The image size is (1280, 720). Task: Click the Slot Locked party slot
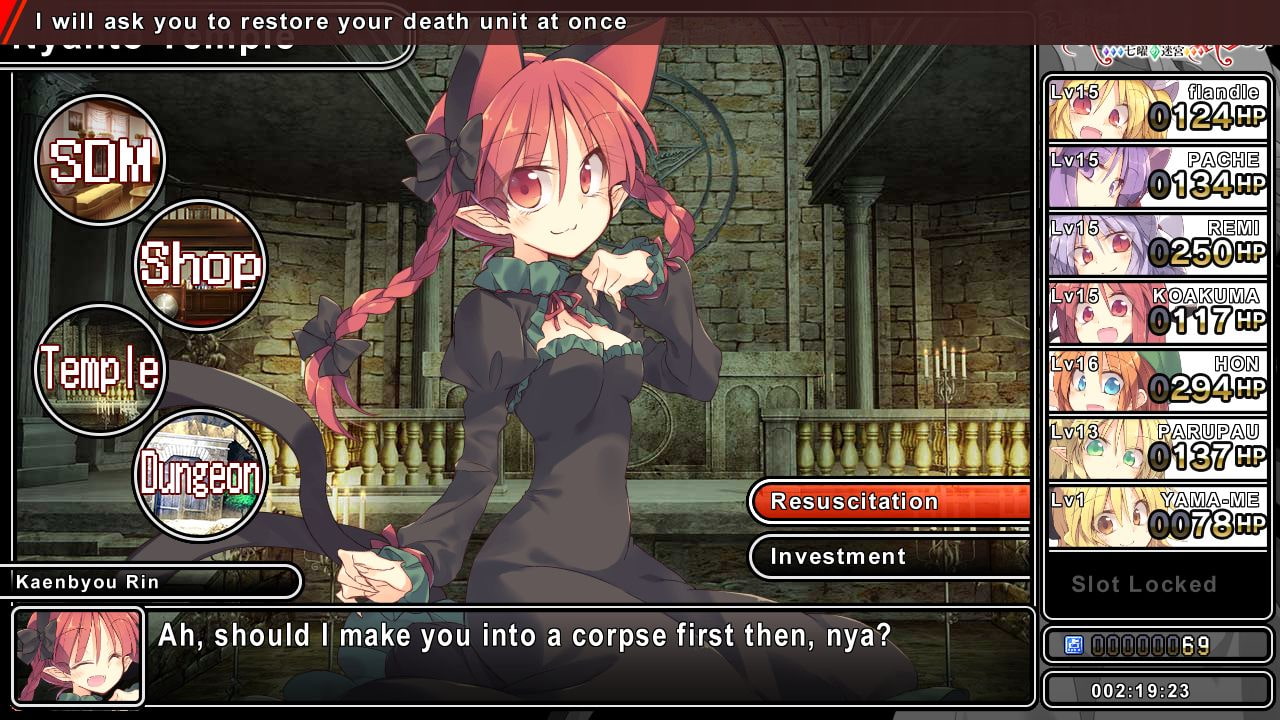(x=1144, y=585)
